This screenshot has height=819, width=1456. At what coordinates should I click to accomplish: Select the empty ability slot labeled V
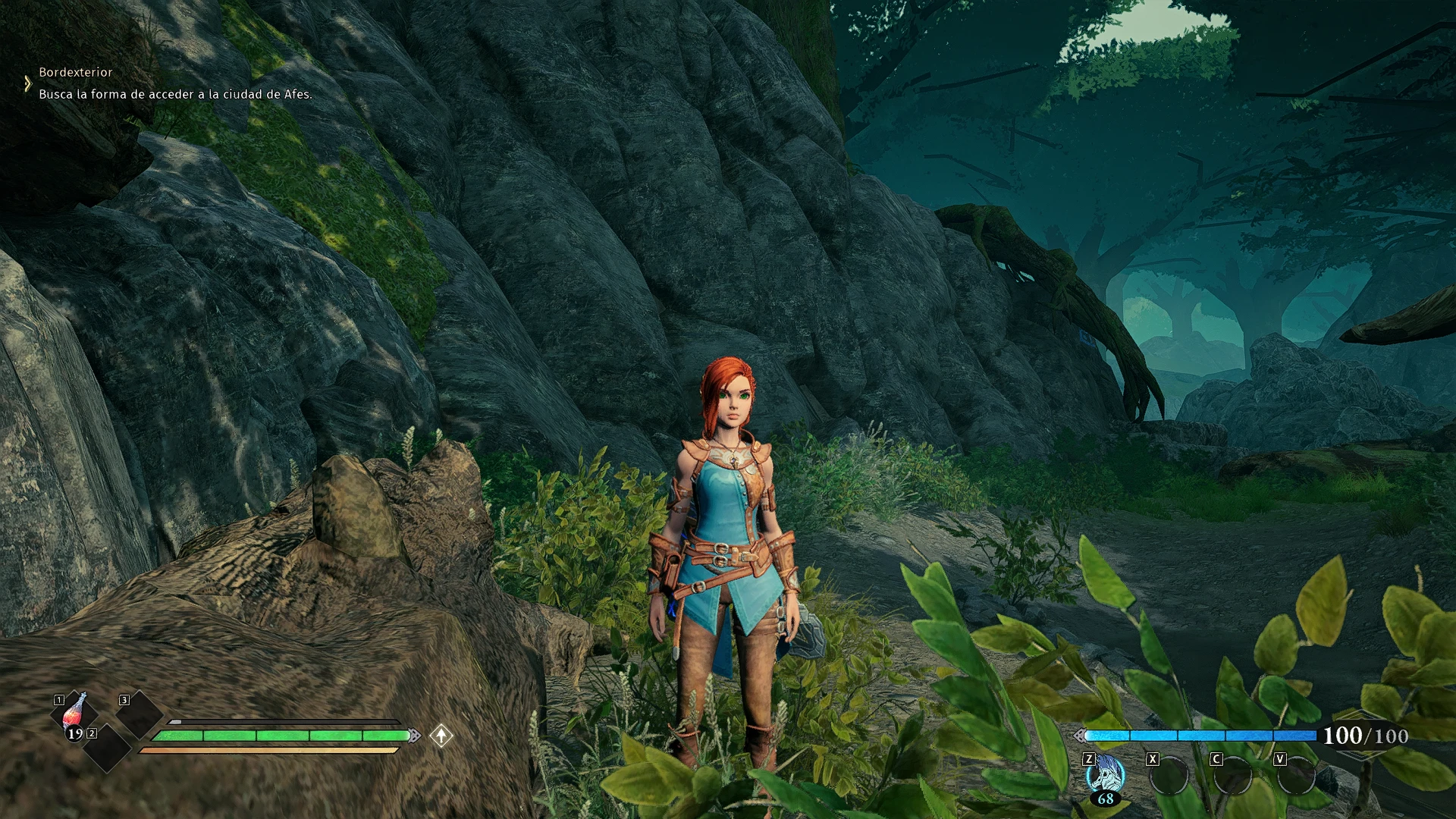click(1297, 776)
